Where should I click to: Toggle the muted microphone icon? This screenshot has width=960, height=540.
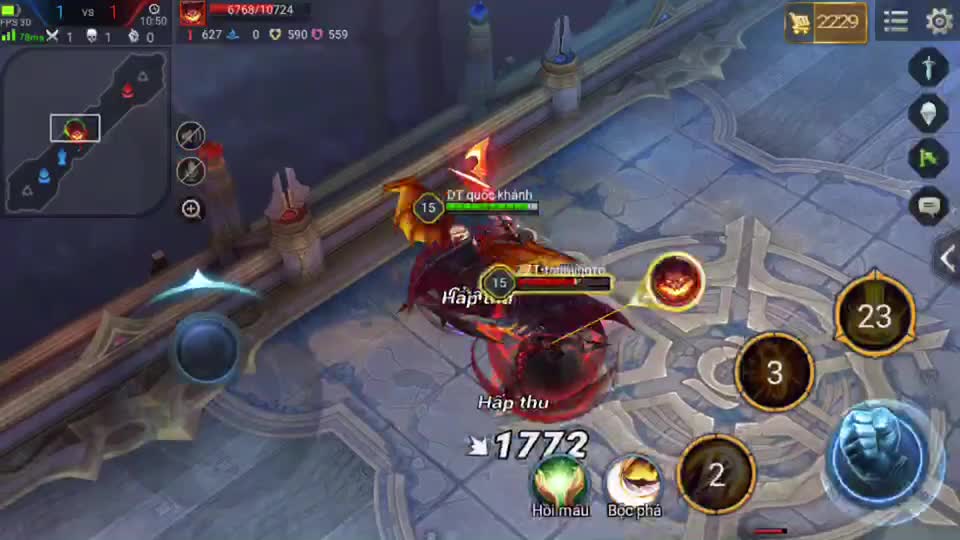tap(191, 171)
